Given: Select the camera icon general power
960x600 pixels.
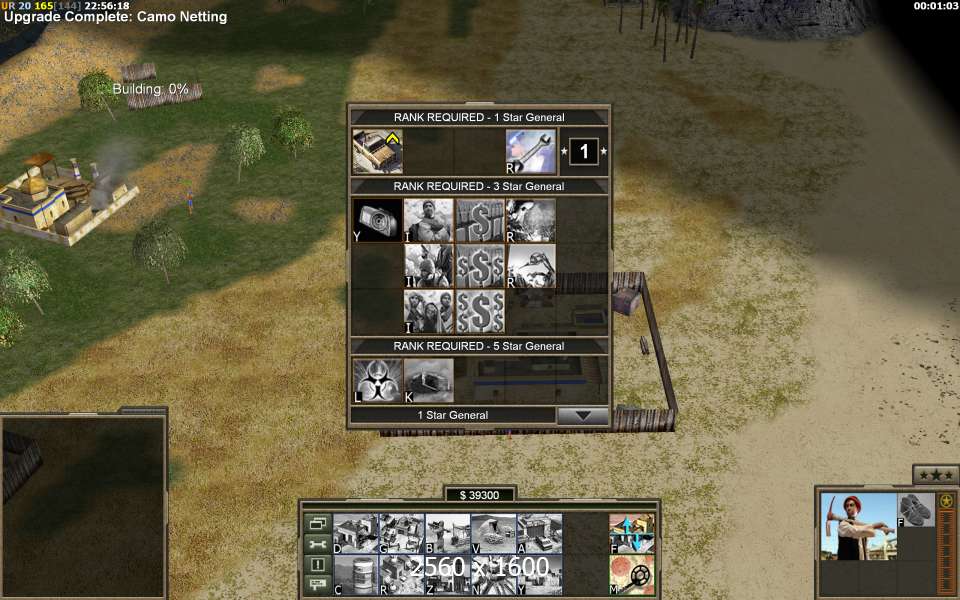Looking at the screenshot, I should point(378,221).
